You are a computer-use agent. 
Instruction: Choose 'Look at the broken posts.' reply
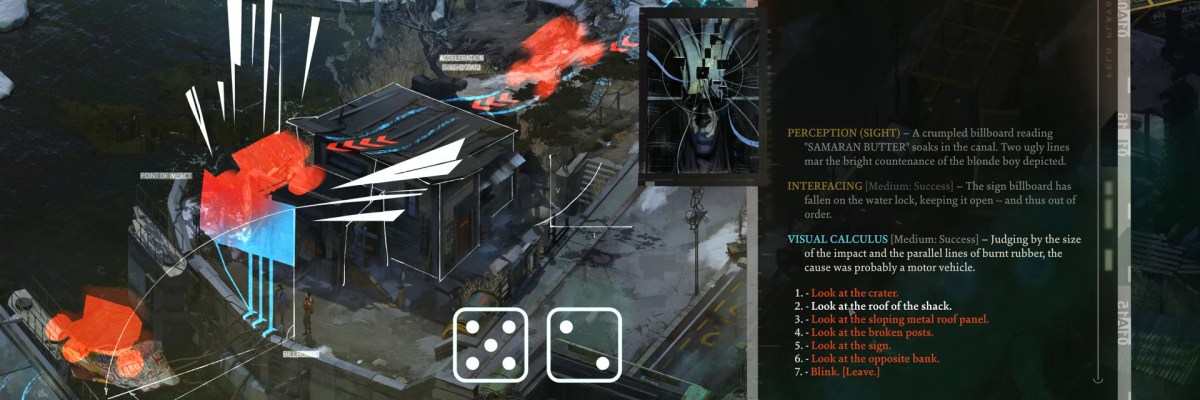tap(867, 332)
